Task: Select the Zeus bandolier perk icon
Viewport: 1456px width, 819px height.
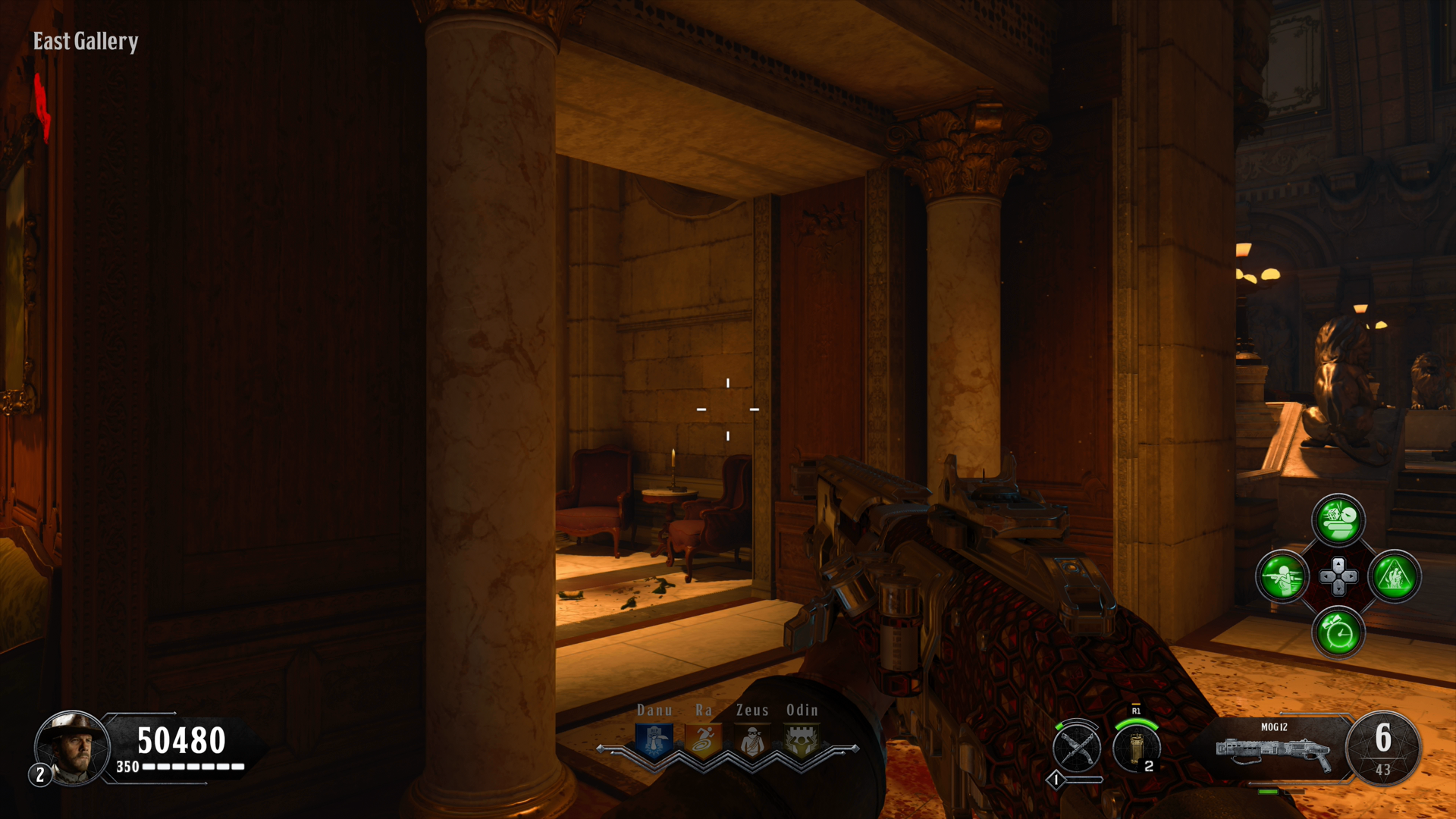Action: 752,741
